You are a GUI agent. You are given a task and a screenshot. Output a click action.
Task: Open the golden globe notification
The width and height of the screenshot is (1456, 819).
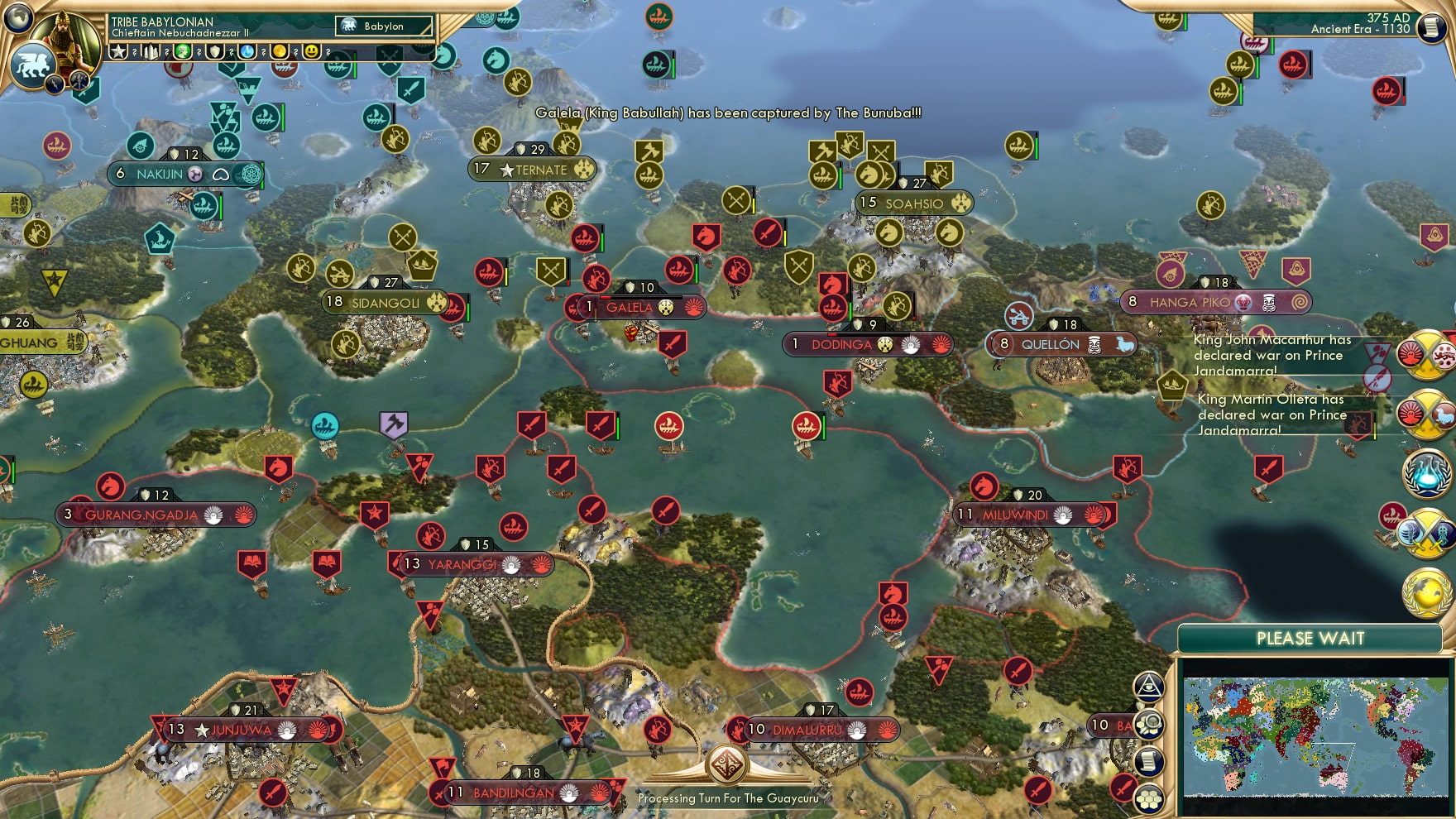tap(1426, 591)
